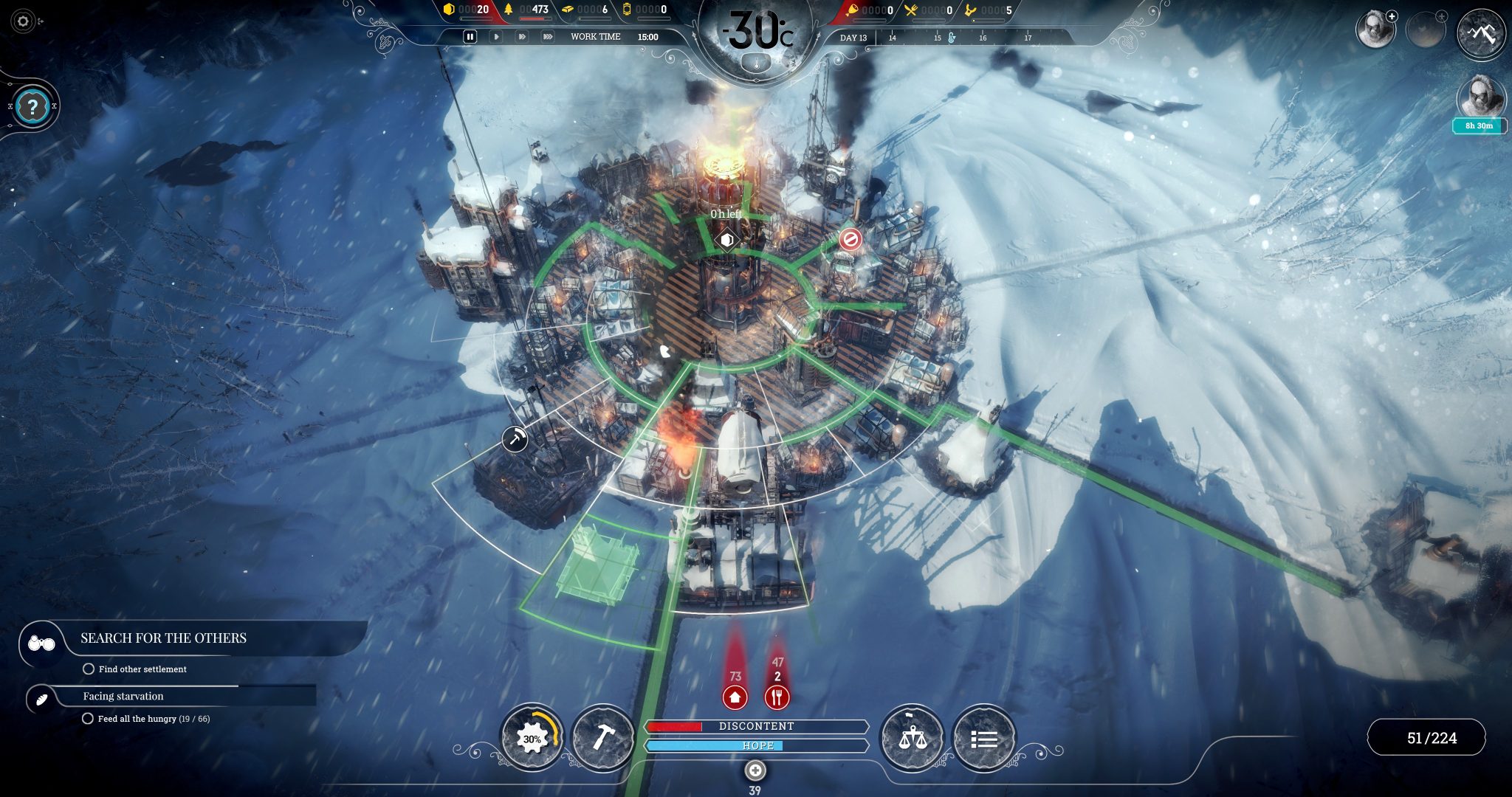1512x797 pixels.
Task: Activate fastest game speed
Action: (x=549, y=35)
